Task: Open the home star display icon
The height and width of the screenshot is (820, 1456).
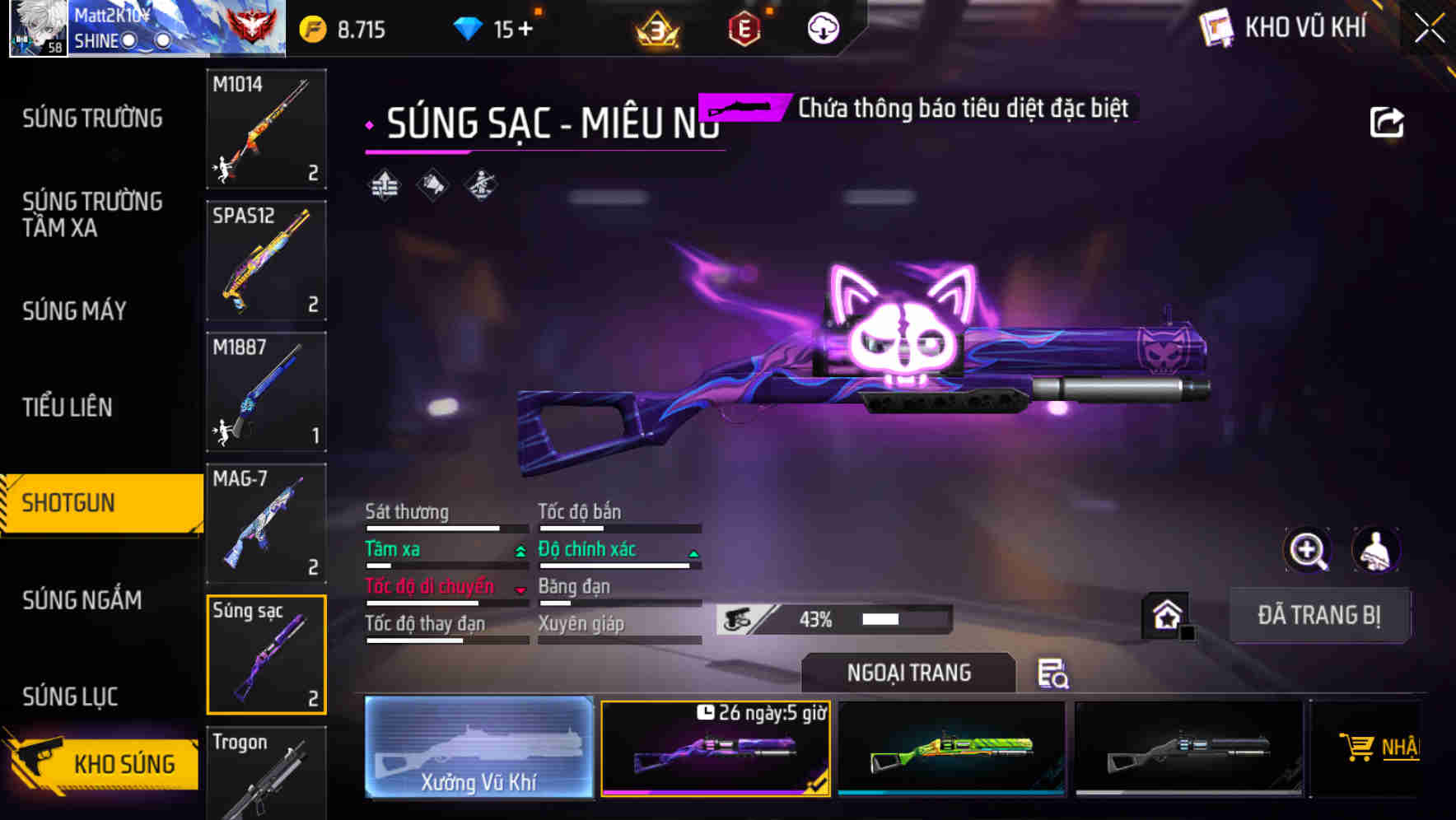Action: [x=1166, y=615]
